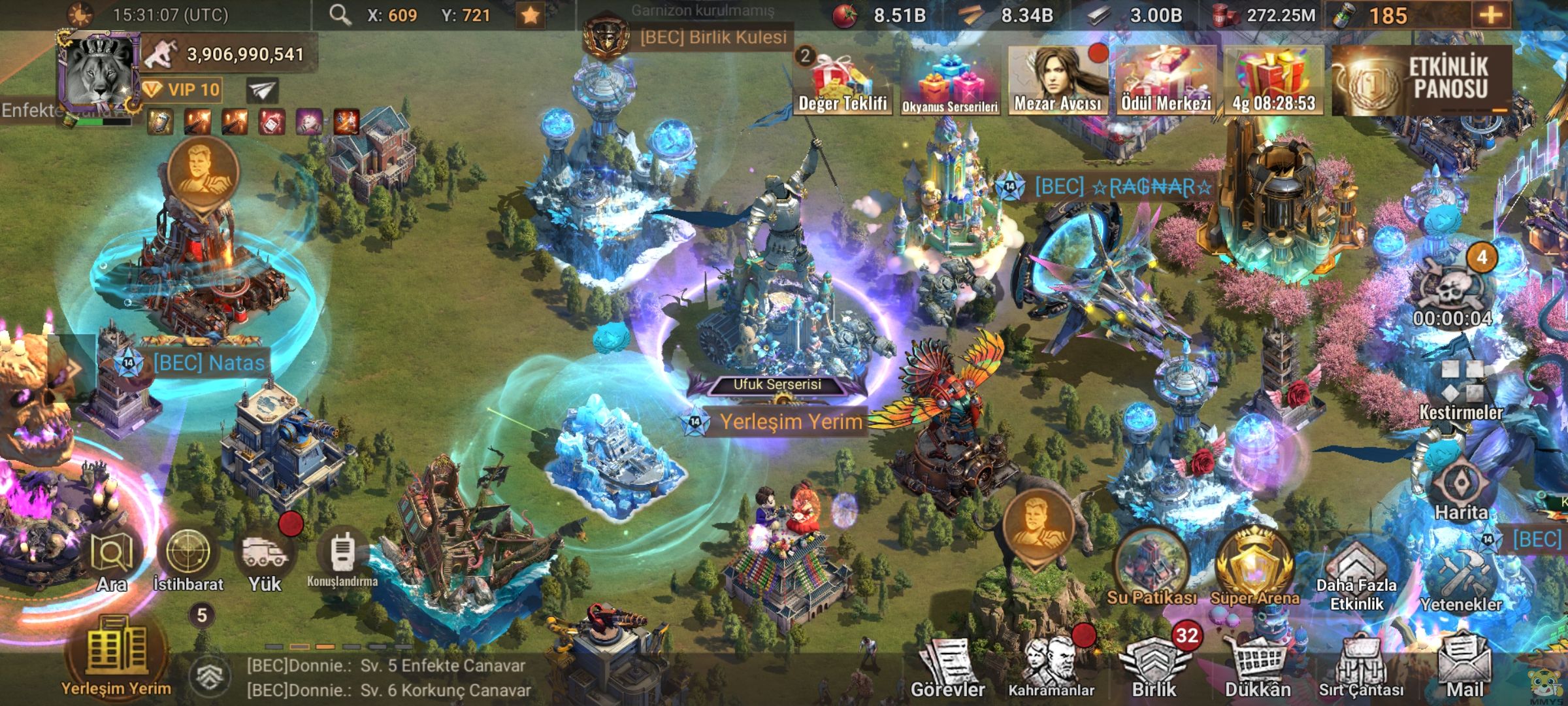Open the Ödül Merkezi reward center
Screen dimensions: 1568x706
[1166, 80]
